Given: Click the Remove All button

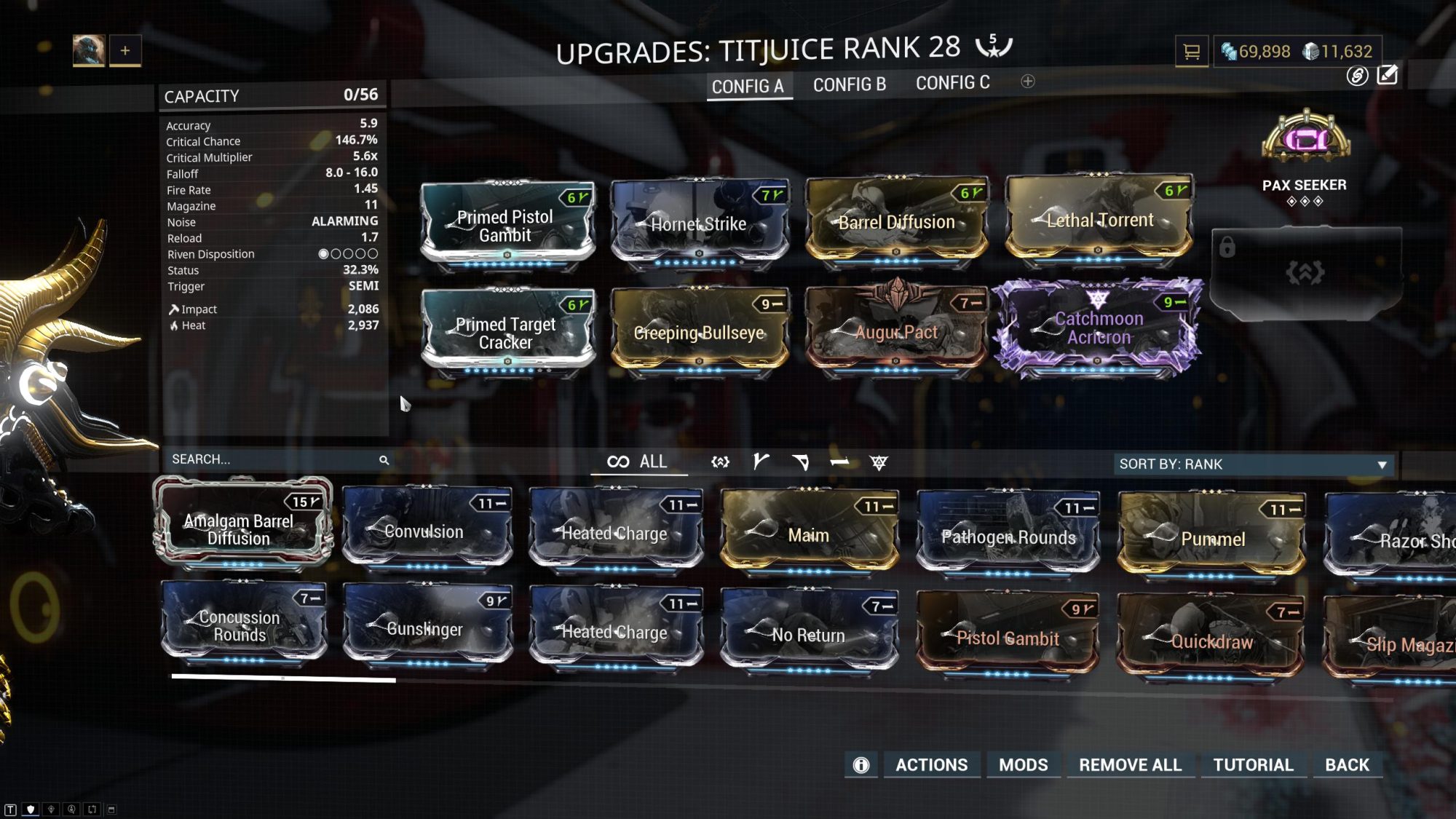Looking at the screenshot, I should (1130, 765).
